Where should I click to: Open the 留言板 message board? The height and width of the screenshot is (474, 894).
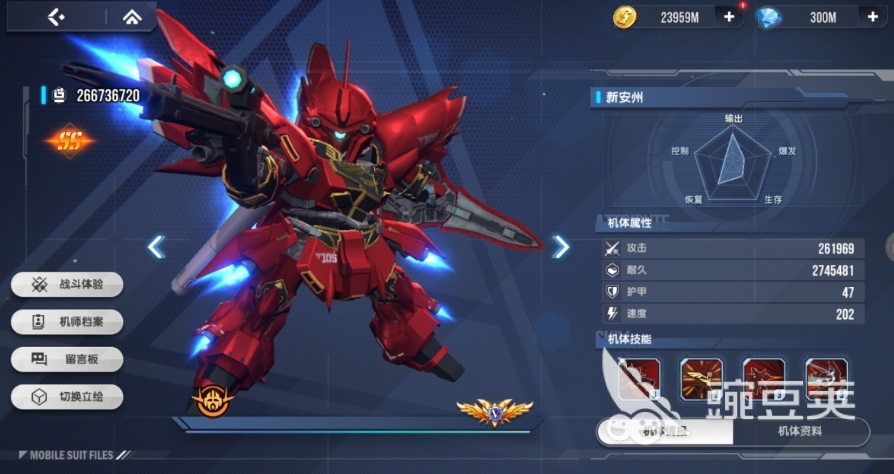tap(68, 359)
